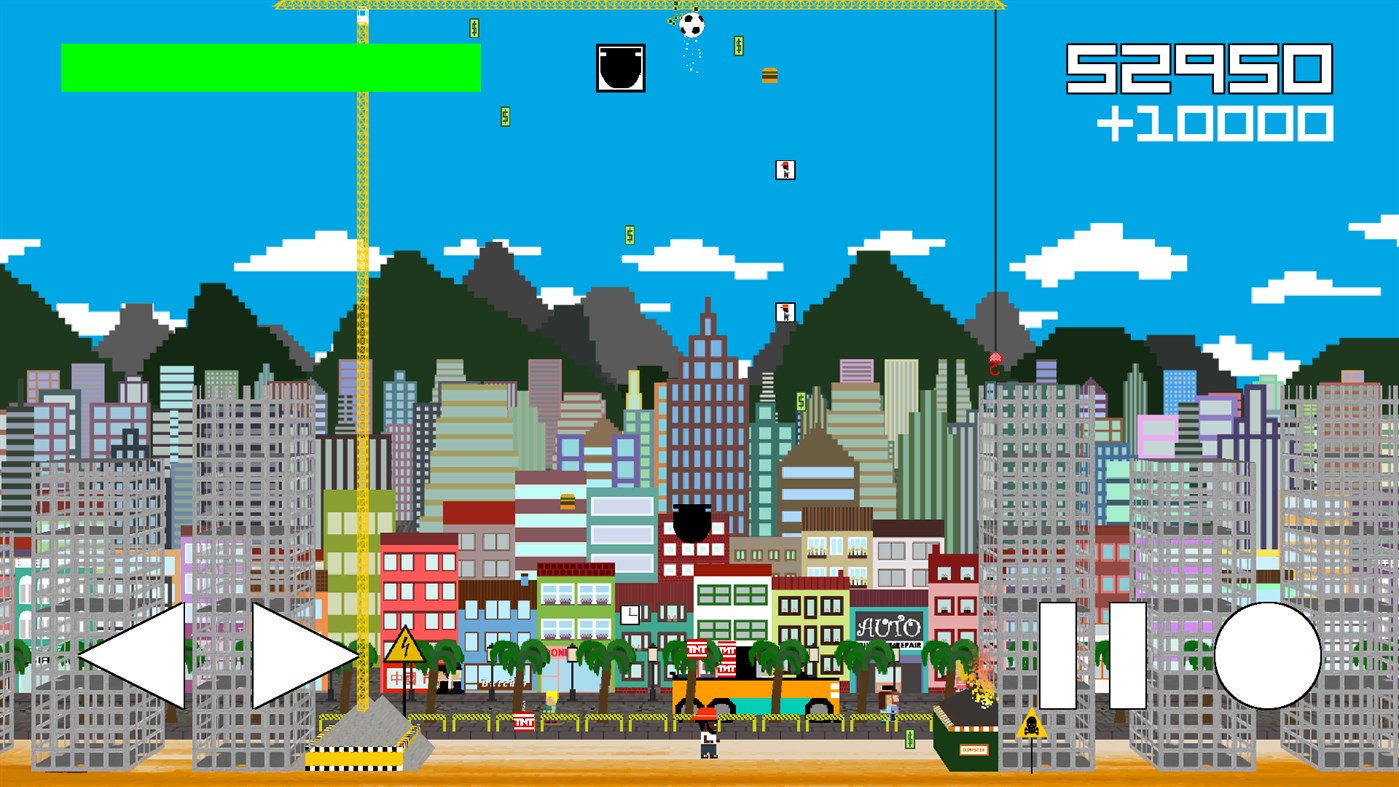The height and width of the screenshot is (787, 1399).
Task: Click the green health bar
Action: pyautogui.click(x=270, y=66)
